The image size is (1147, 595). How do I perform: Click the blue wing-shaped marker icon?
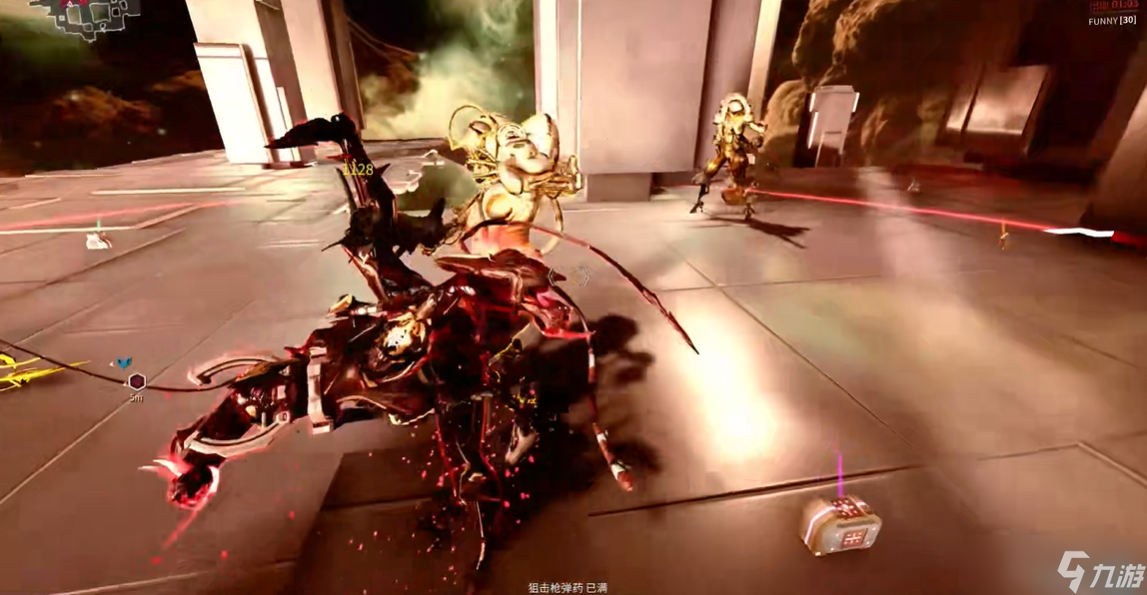pyautogui.click(x=124, y=362)
